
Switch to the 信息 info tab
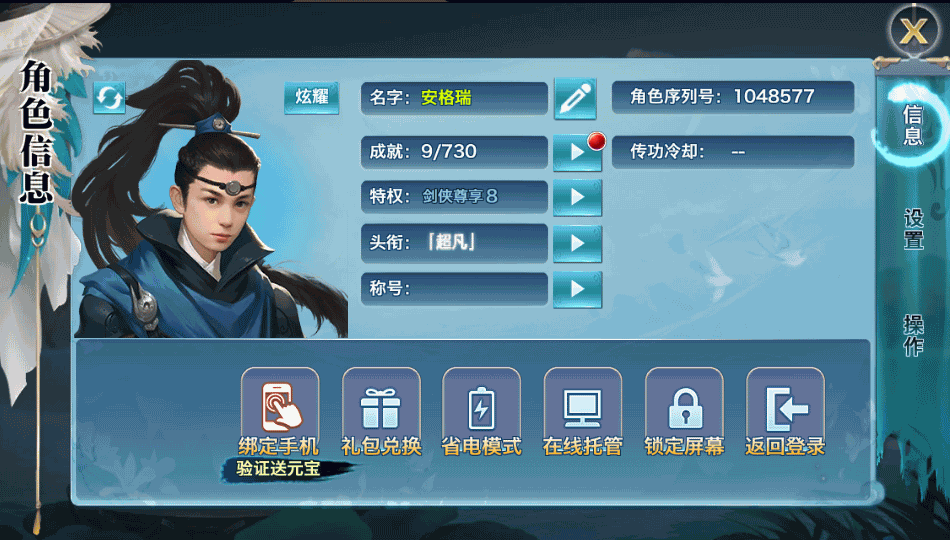tap(913, 125)
